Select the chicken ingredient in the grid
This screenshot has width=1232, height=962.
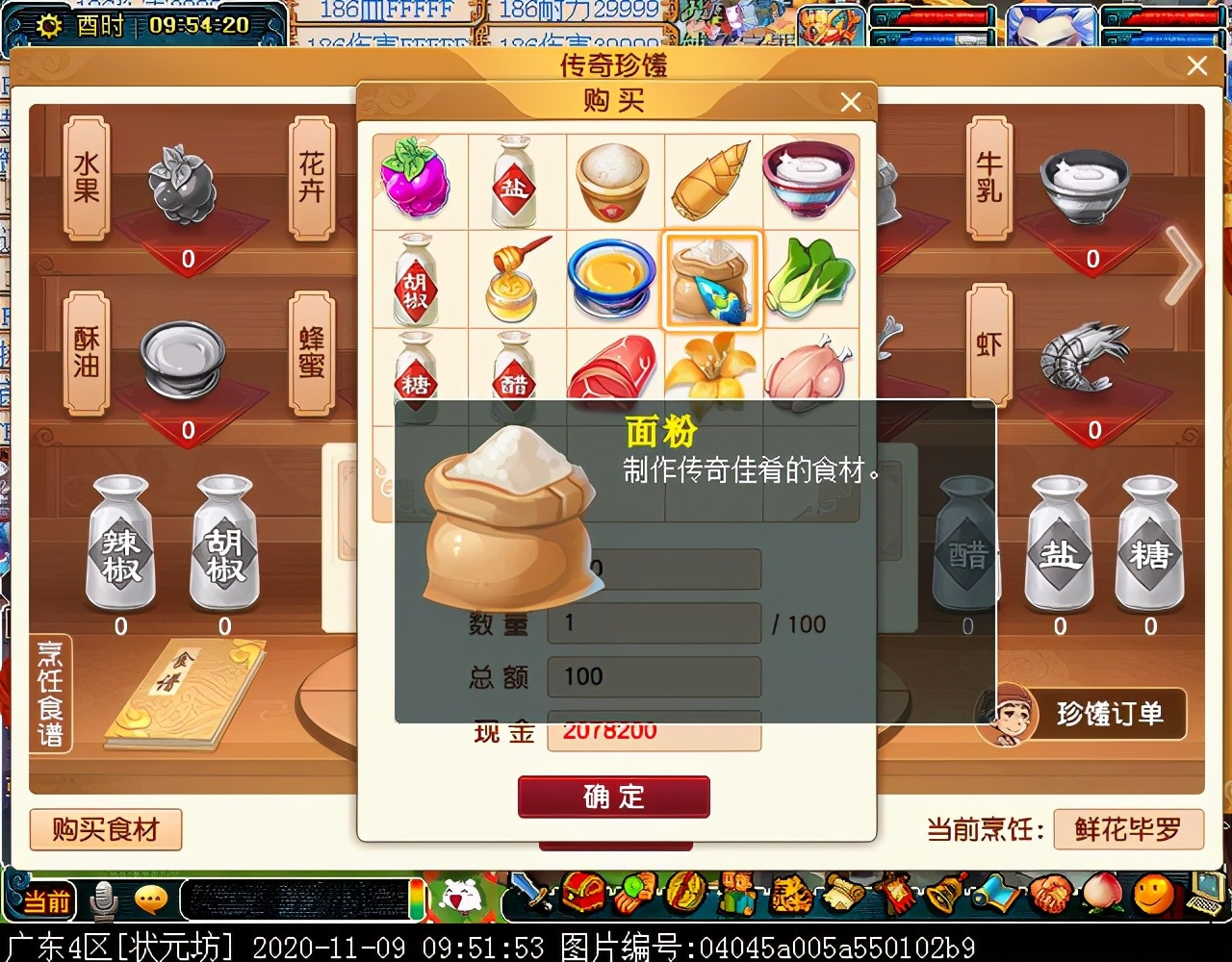coord(808,375)
